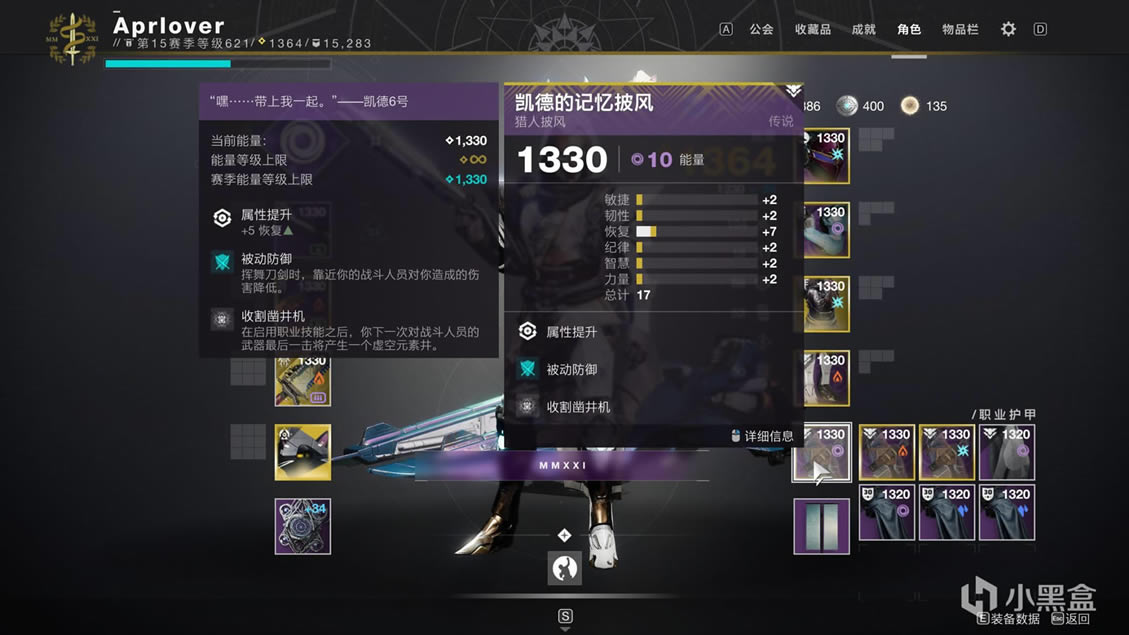The height and width of the screenshot is (635, 1129).
Task: Select the equipped 1330 helmet slot
Action: tap(825, 157)
